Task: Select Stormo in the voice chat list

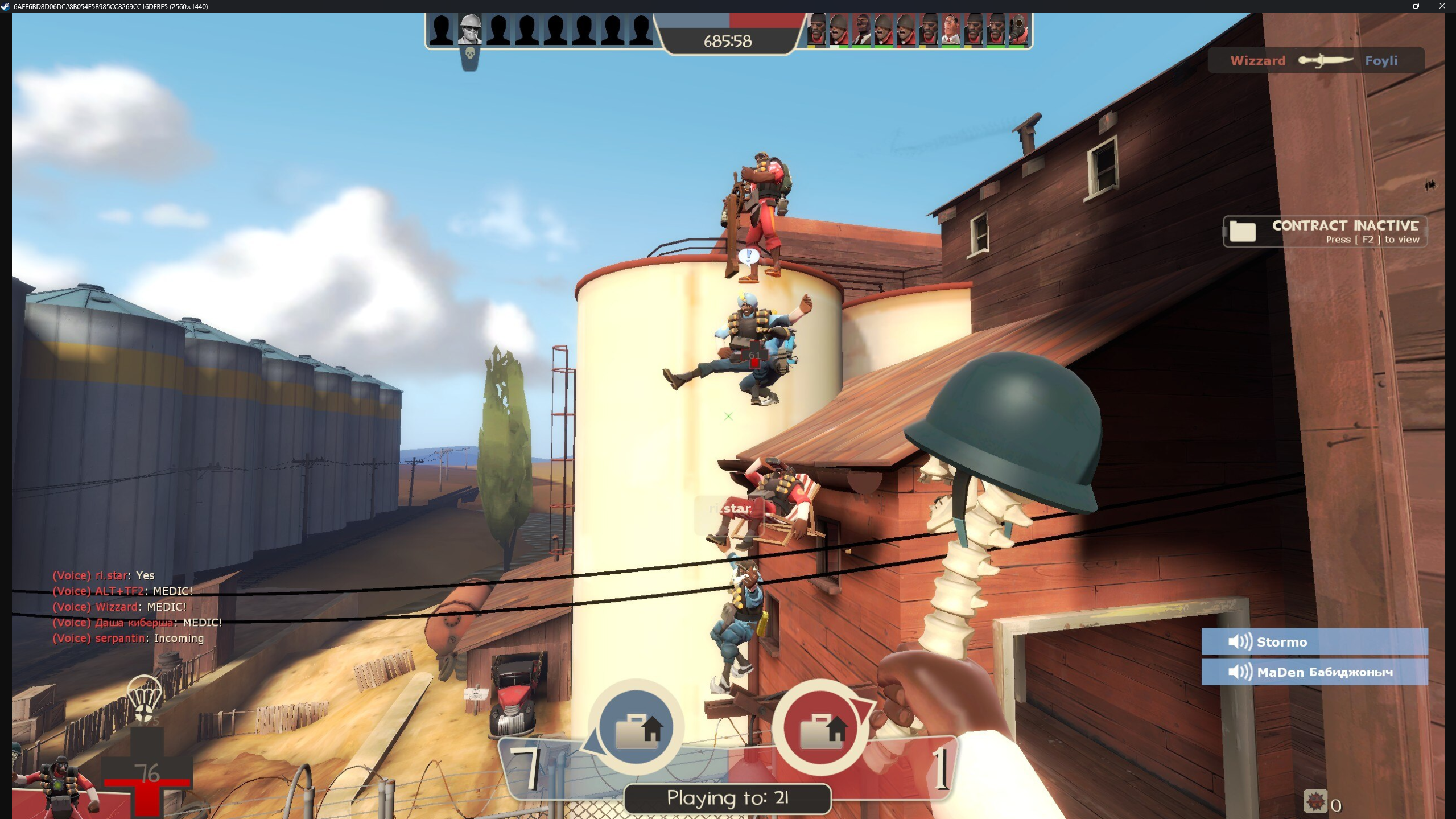Action: click(1314, 642)
